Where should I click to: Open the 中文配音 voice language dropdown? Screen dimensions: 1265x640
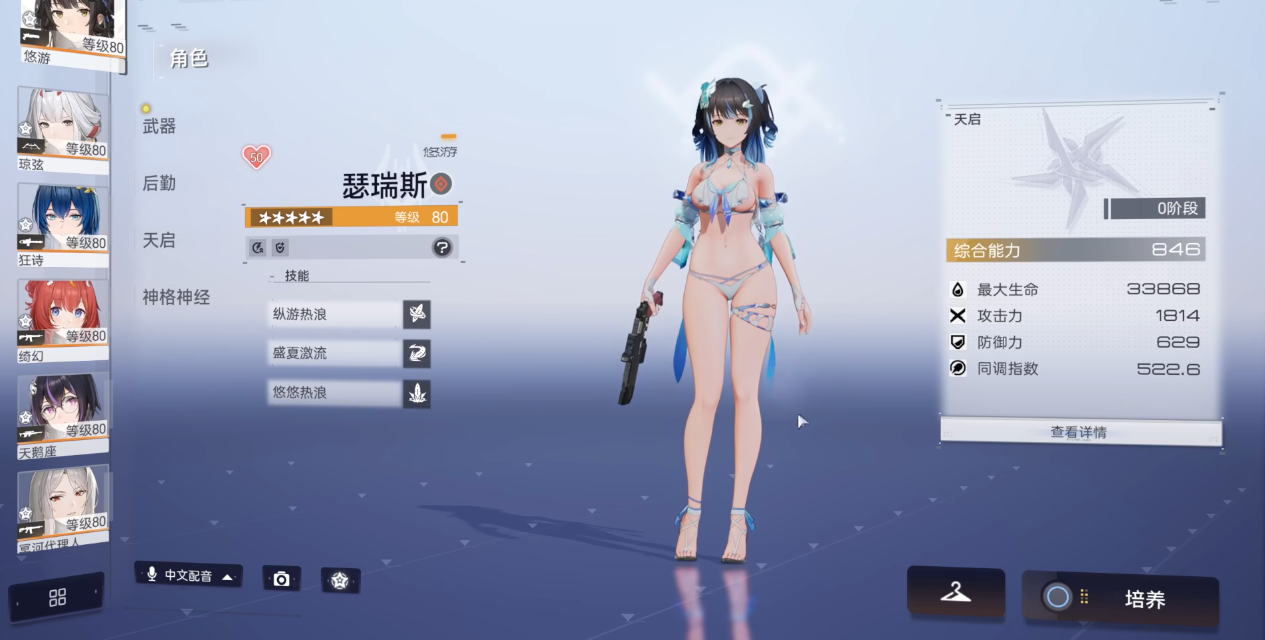point(189,576)
